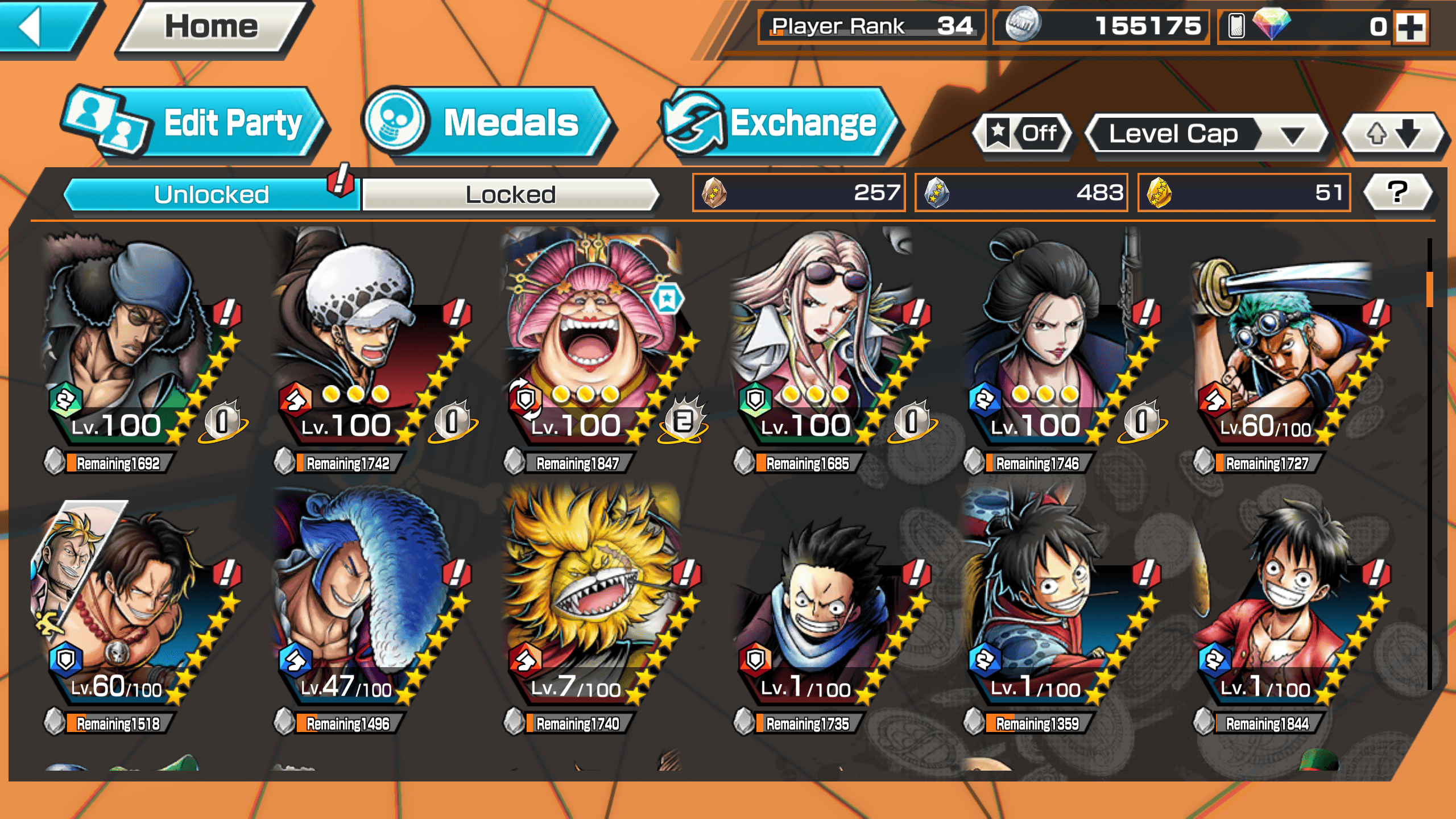Open the question mark help button
The height and width of the screenshot is (819, 1456).
[1398, 192]
